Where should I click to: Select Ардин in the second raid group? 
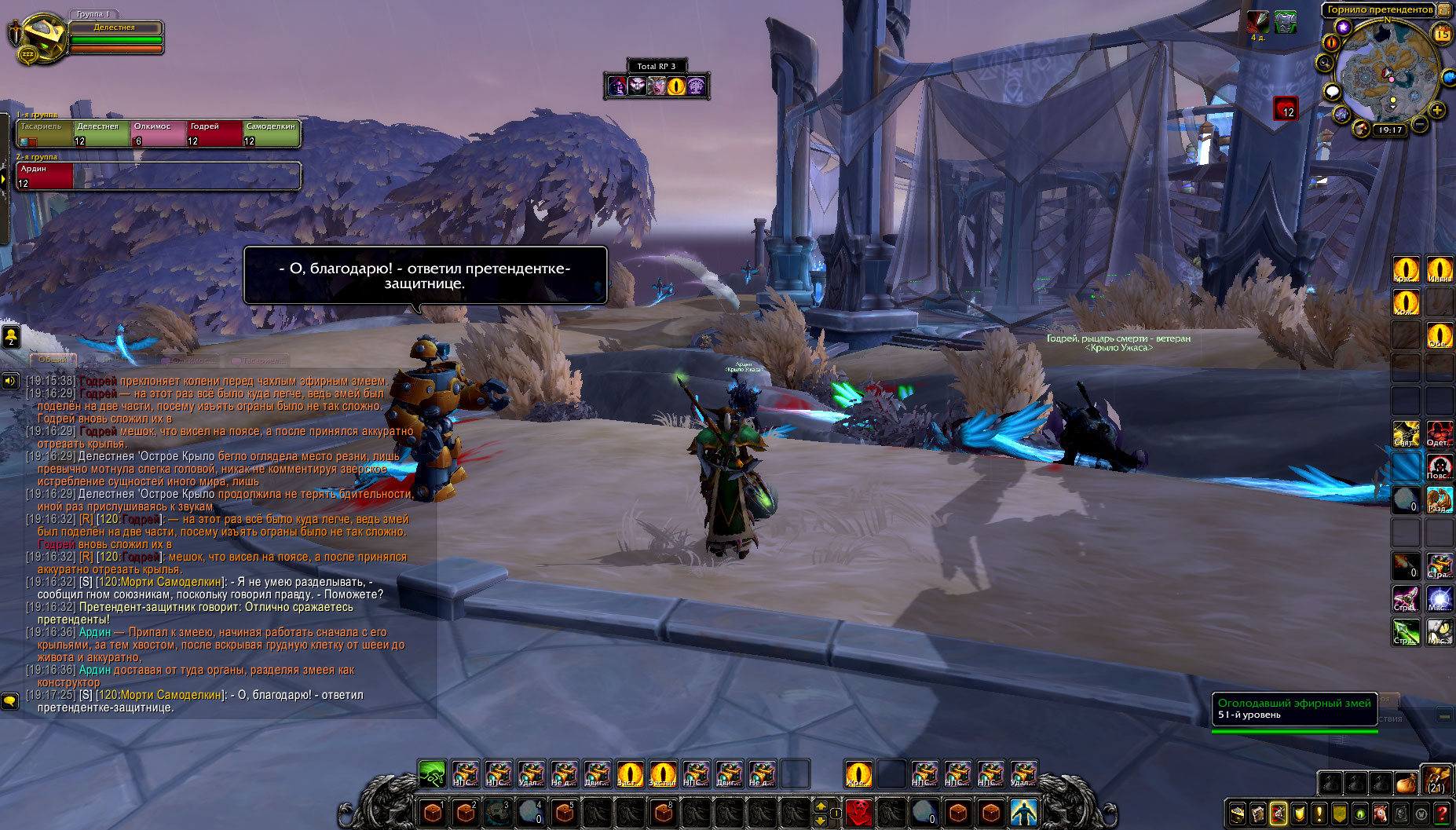point(45,175)
